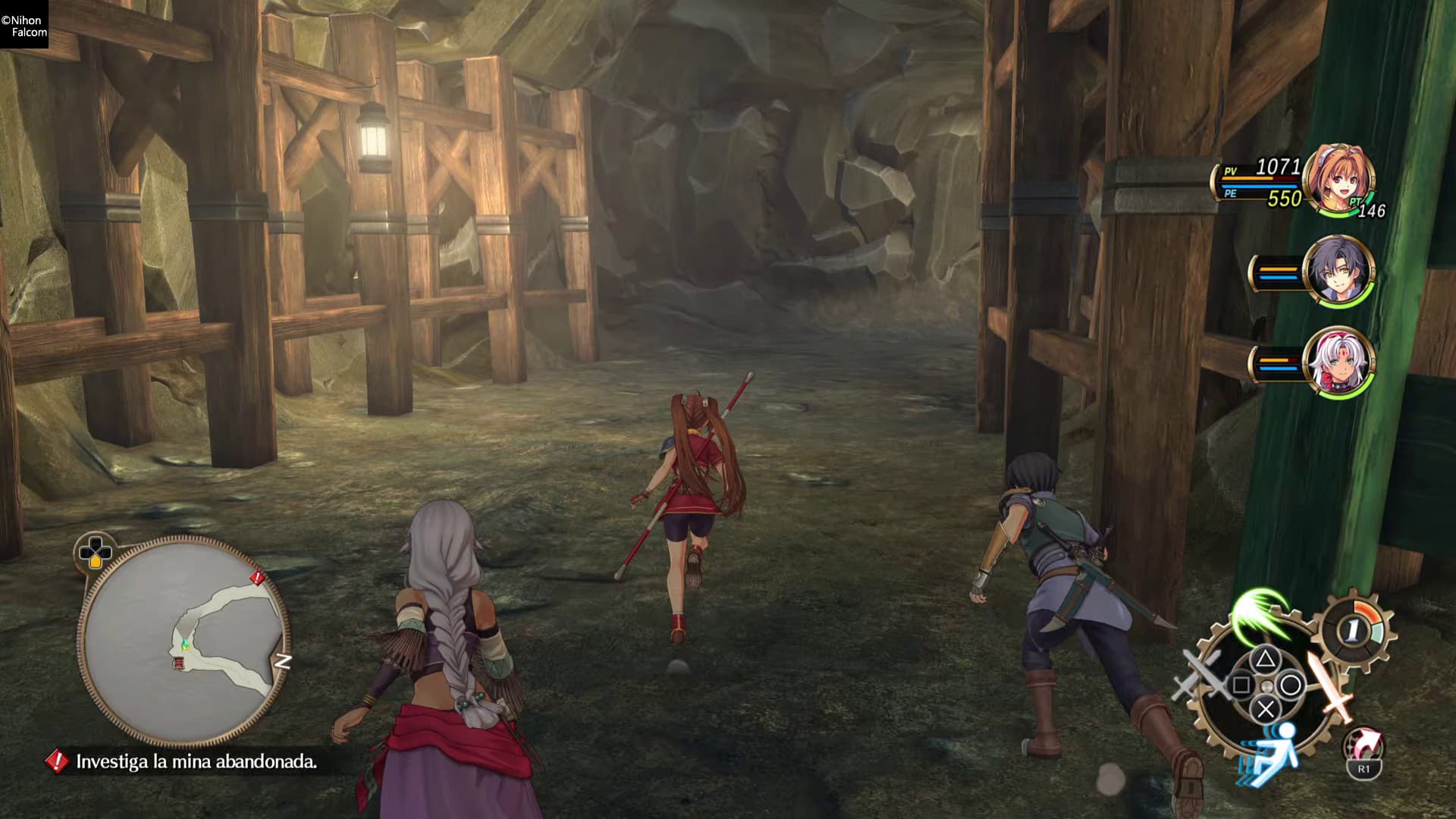Open the circular minimap
Viewport: 1456px width, 819px height.
pyautogui.click(x=184, y=642)
